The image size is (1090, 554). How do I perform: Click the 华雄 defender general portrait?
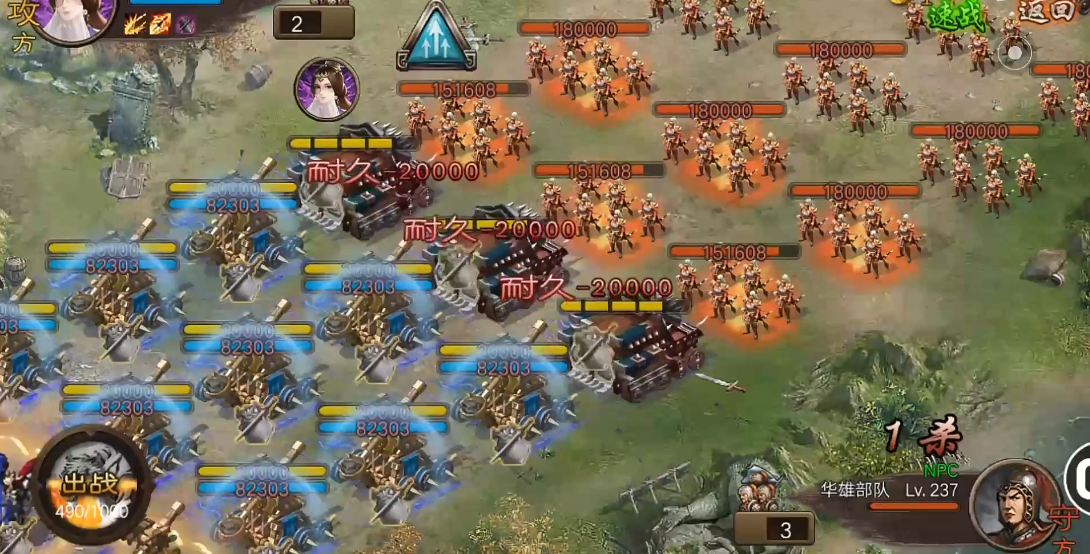click(x=1016, y=503)
